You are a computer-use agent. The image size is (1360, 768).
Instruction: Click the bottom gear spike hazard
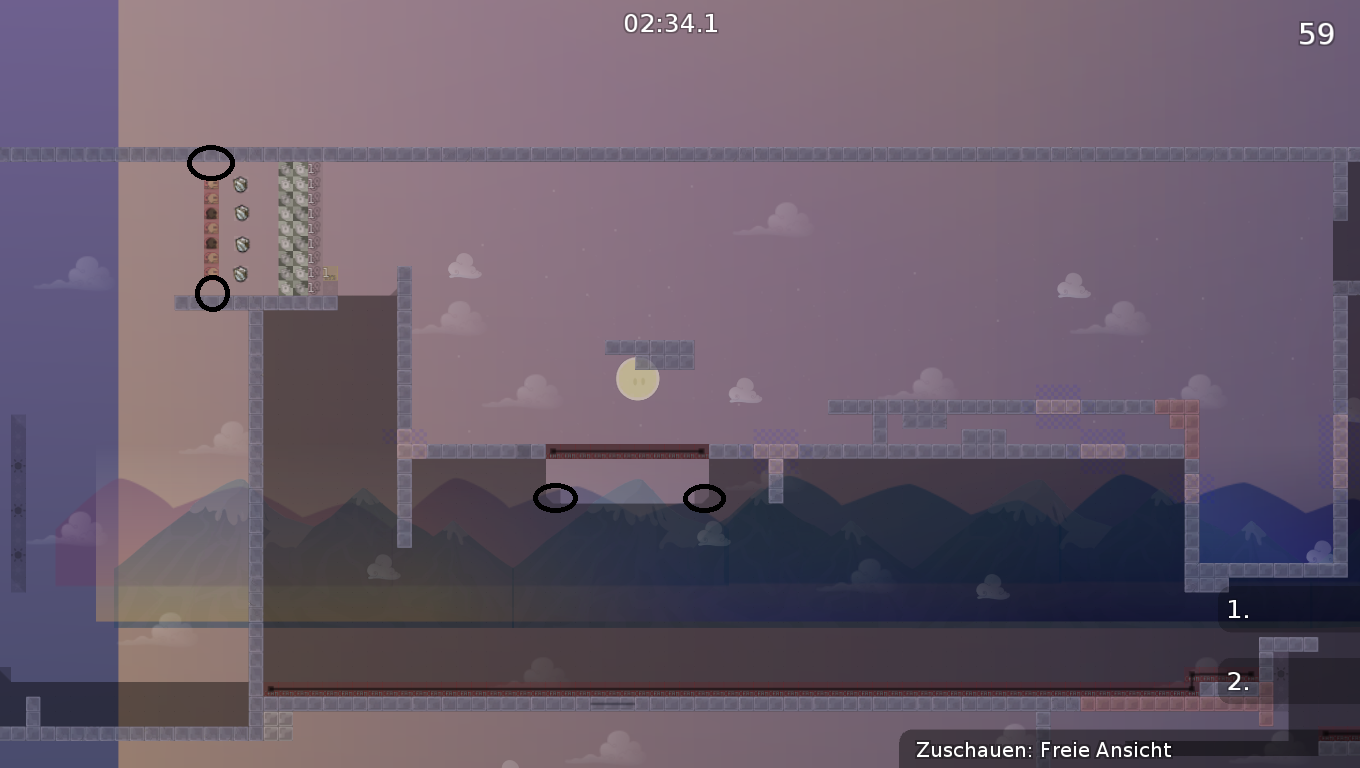point(17,554)
